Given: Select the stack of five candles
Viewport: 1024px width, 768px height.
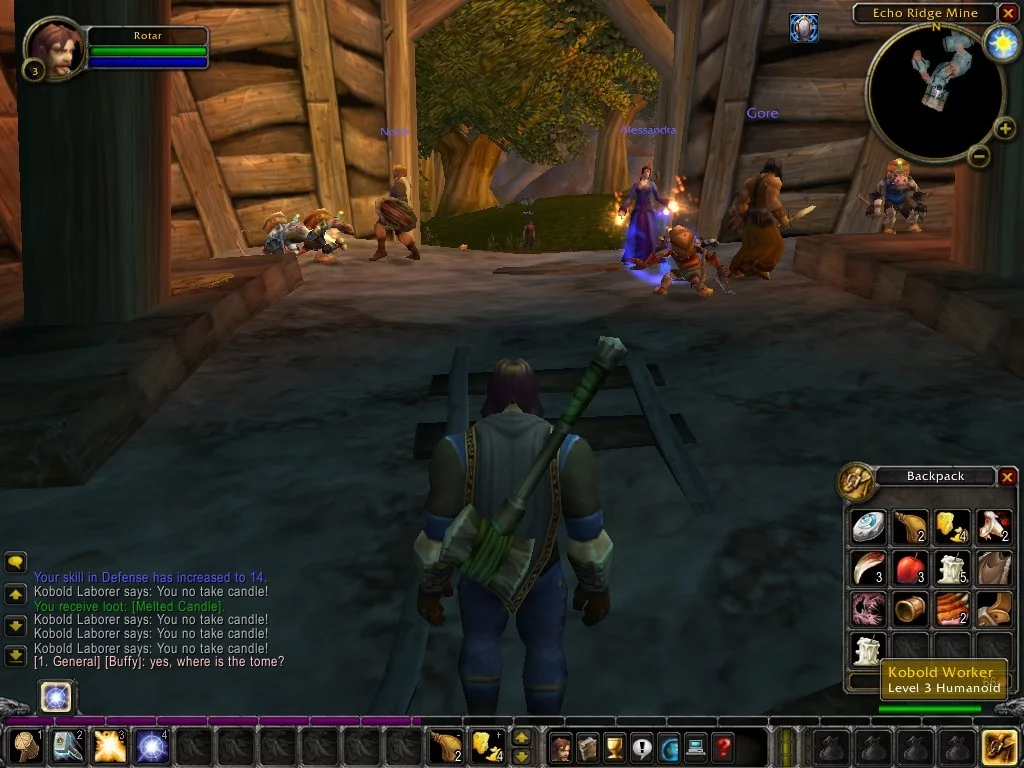Looking at the screenshot, I should [x=951, y=569].
